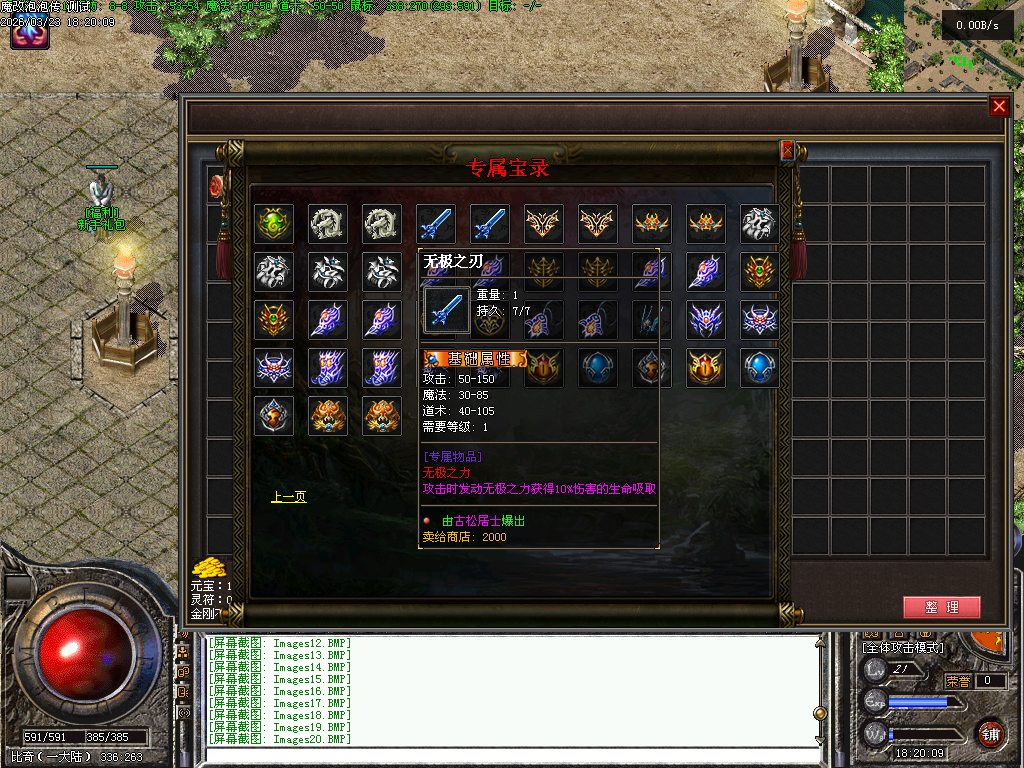Click the red 整理 sort button
Image resolution: width=1024 pixels, height=768 pixels.
point(941,607)
